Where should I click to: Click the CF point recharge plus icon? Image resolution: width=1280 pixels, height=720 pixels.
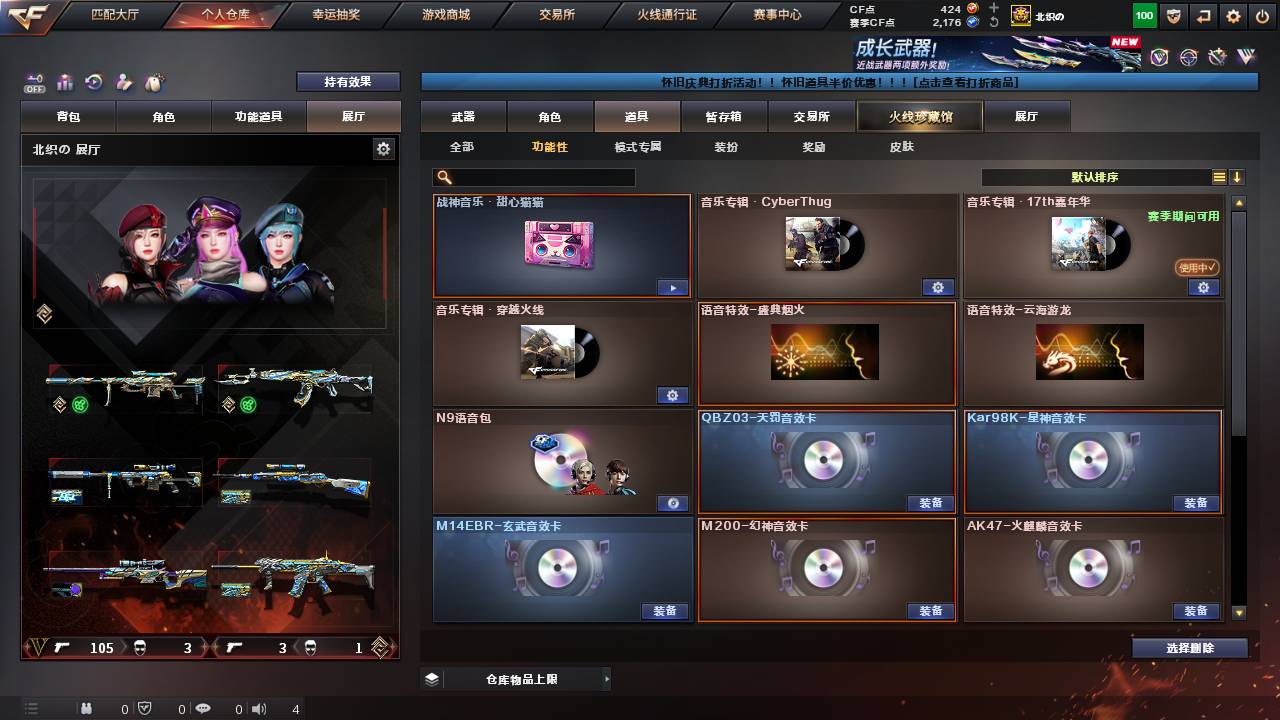[x=993, y=8]
